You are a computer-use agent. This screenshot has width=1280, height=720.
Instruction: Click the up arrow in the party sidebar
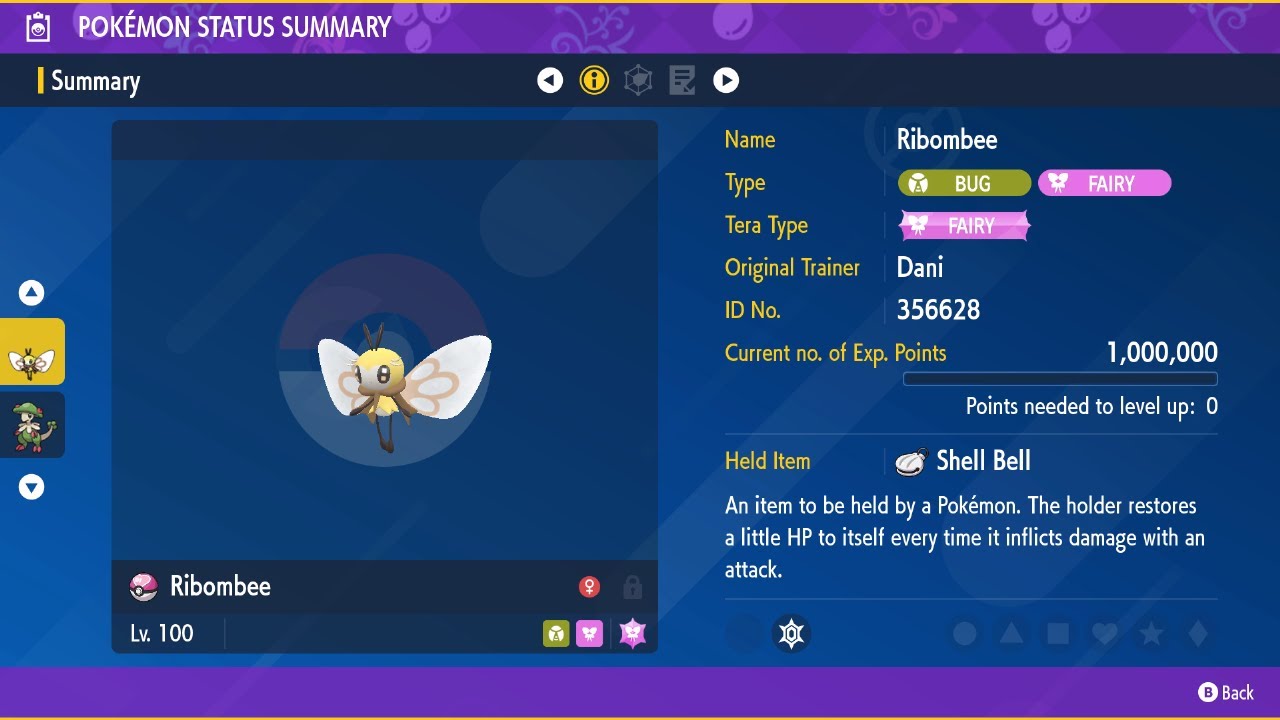click(32, 292)
